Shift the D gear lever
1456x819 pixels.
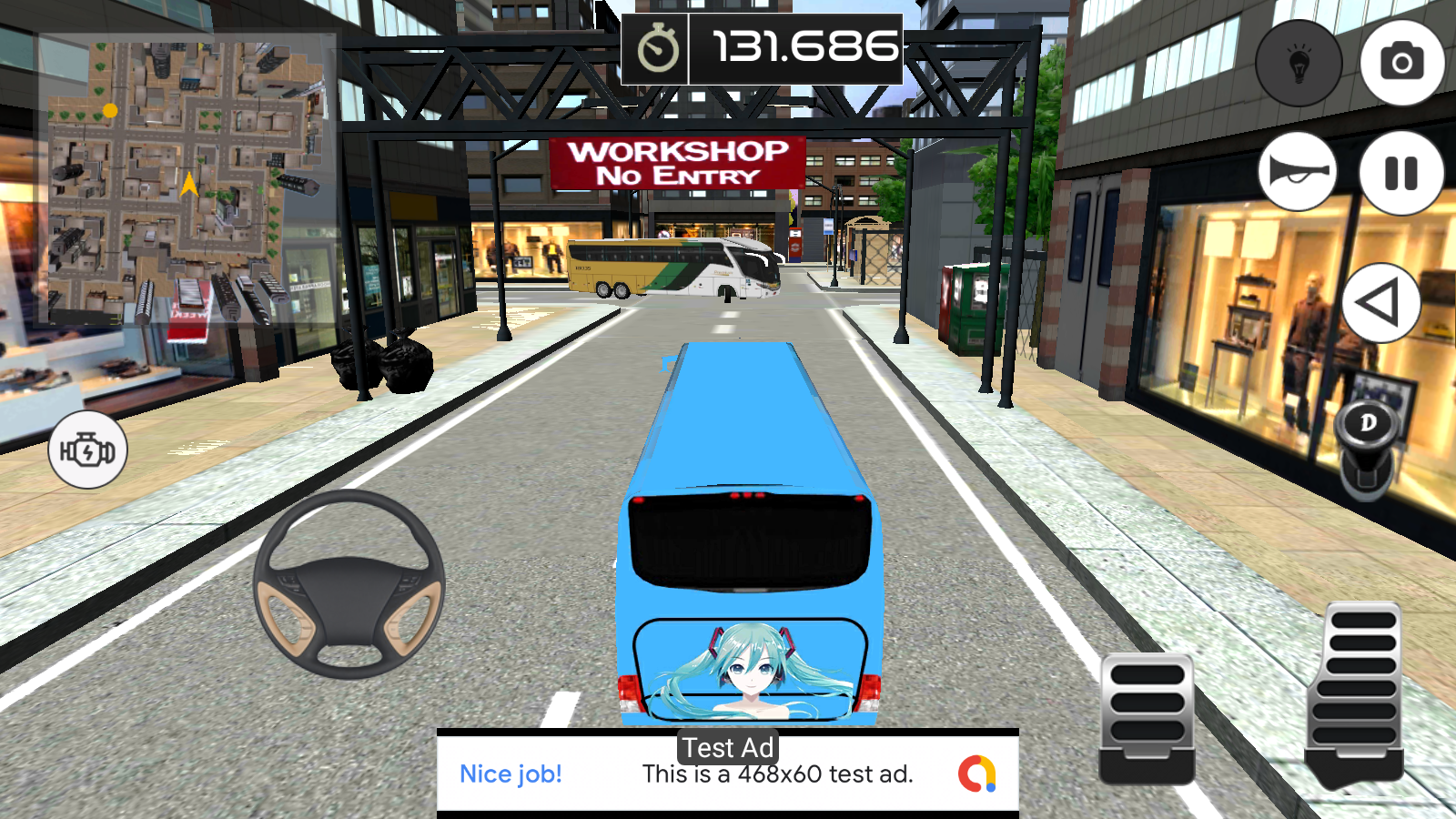(1367, 446)
